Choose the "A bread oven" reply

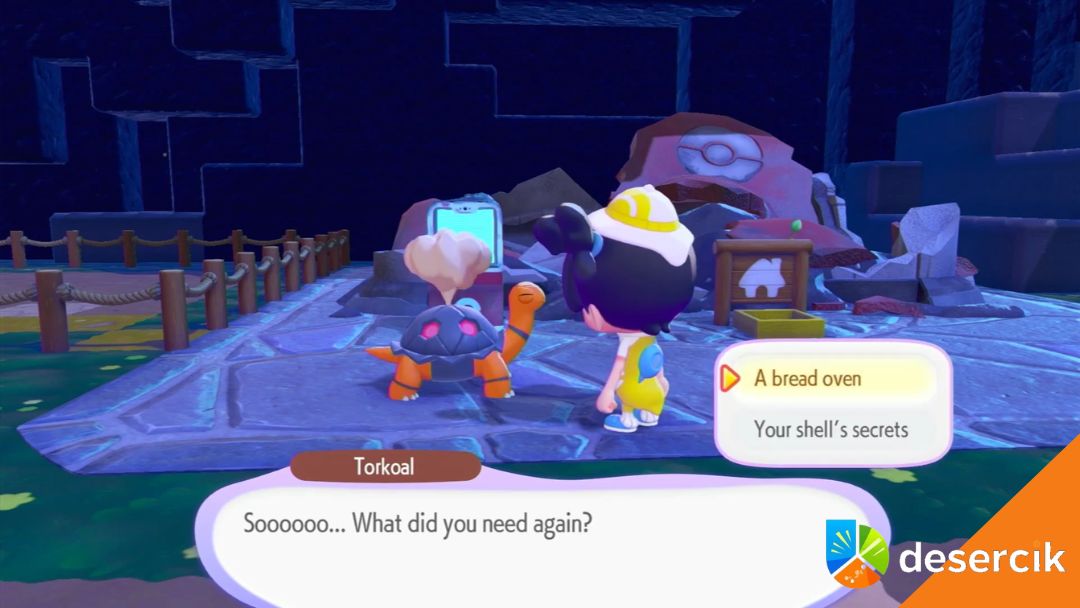tap(808, 378)
